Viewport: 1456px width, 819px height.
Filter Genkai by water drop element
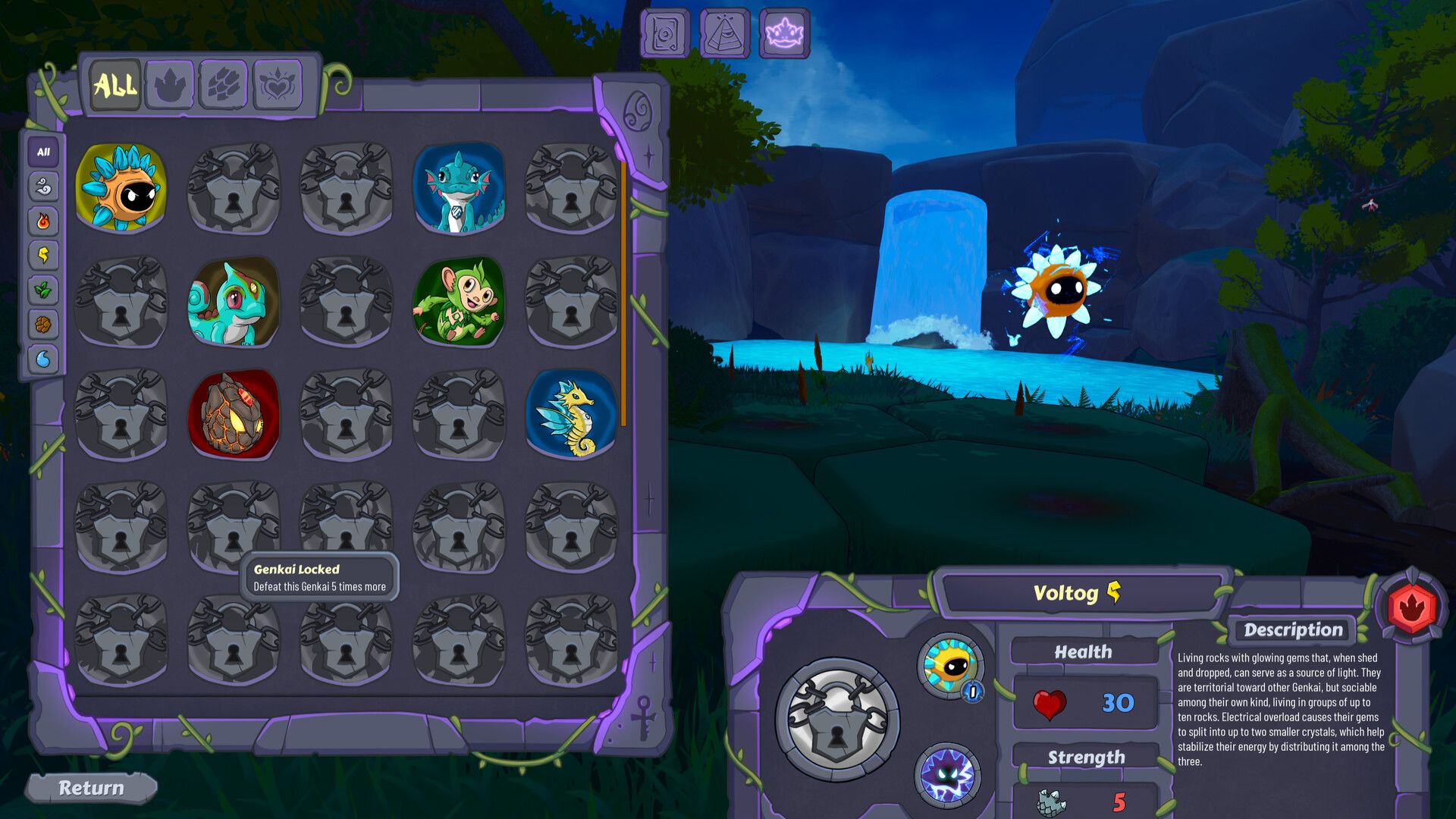click(x=43, y=359)
